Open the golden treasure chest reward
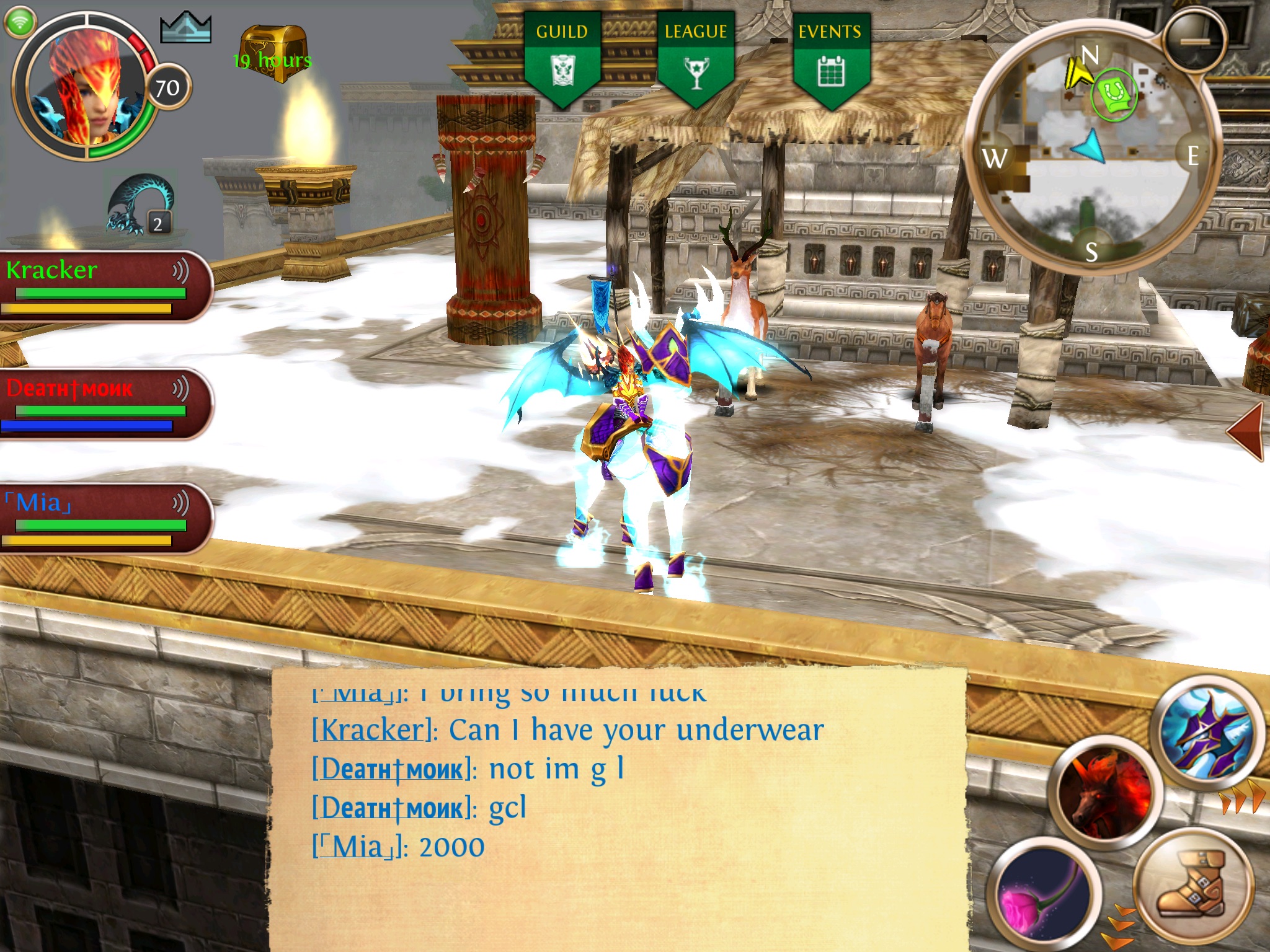 coord(273,53)
